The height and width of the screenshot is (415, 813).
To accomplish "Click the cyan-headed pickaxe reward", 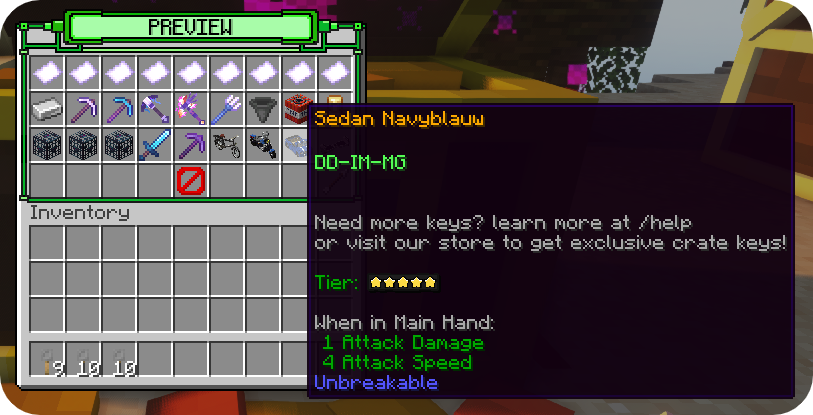I will tap(119, 108).
